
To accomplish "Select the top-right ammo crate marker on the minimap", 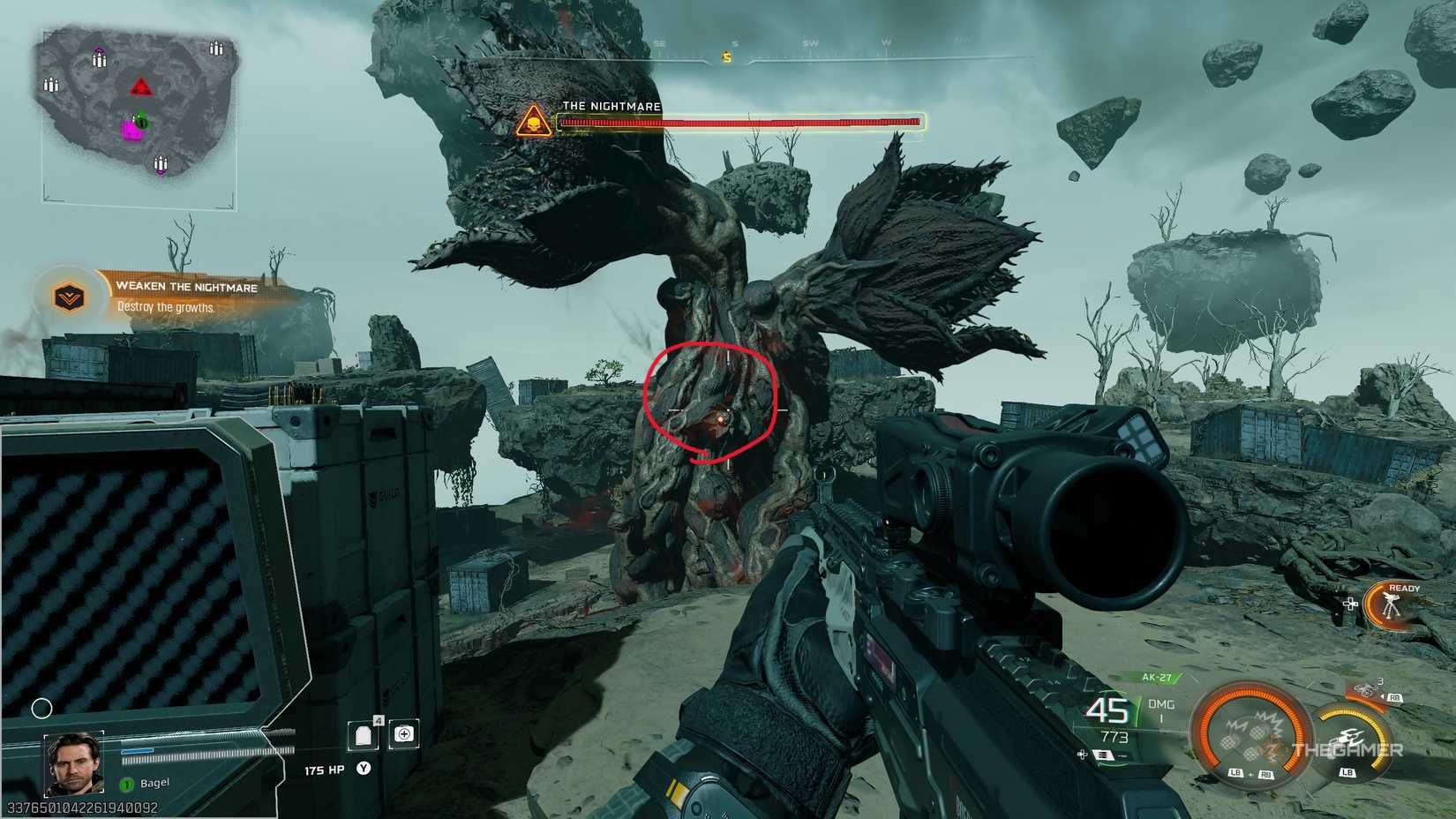I will [215, 48].
